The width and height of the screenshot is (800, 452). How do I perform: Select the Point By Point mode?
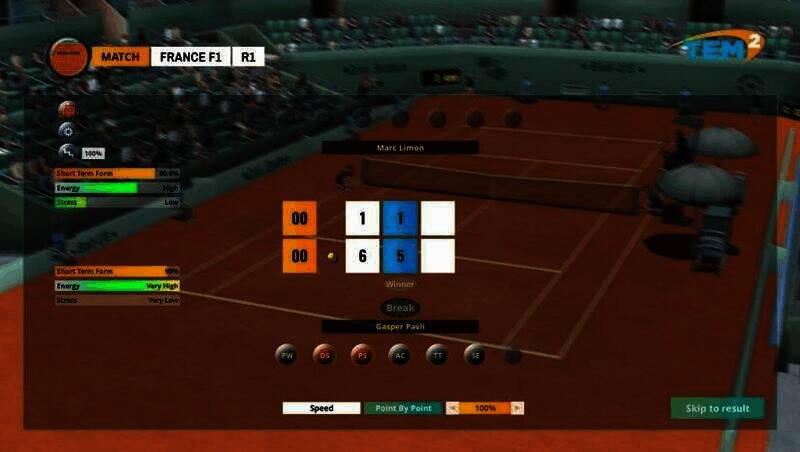[403, 408]
